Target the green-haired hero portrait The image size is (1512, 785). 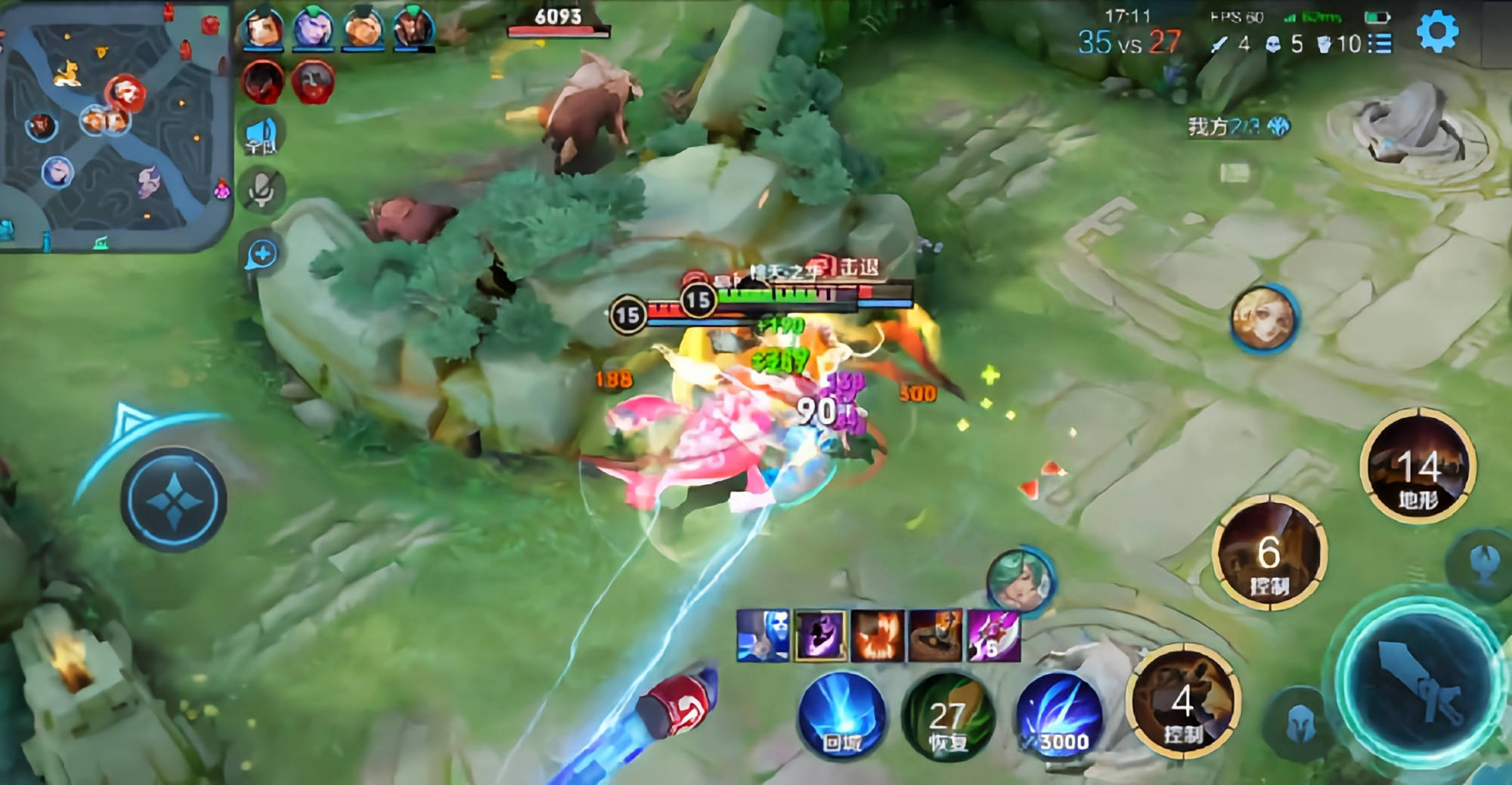[1019, 580]
